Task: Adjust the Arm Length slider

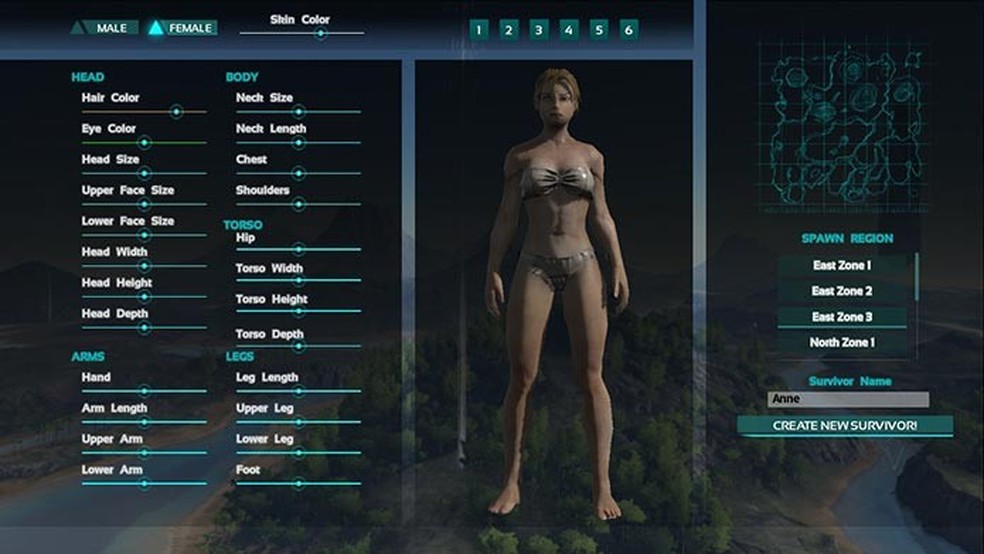Action: [x=144, y=422]
